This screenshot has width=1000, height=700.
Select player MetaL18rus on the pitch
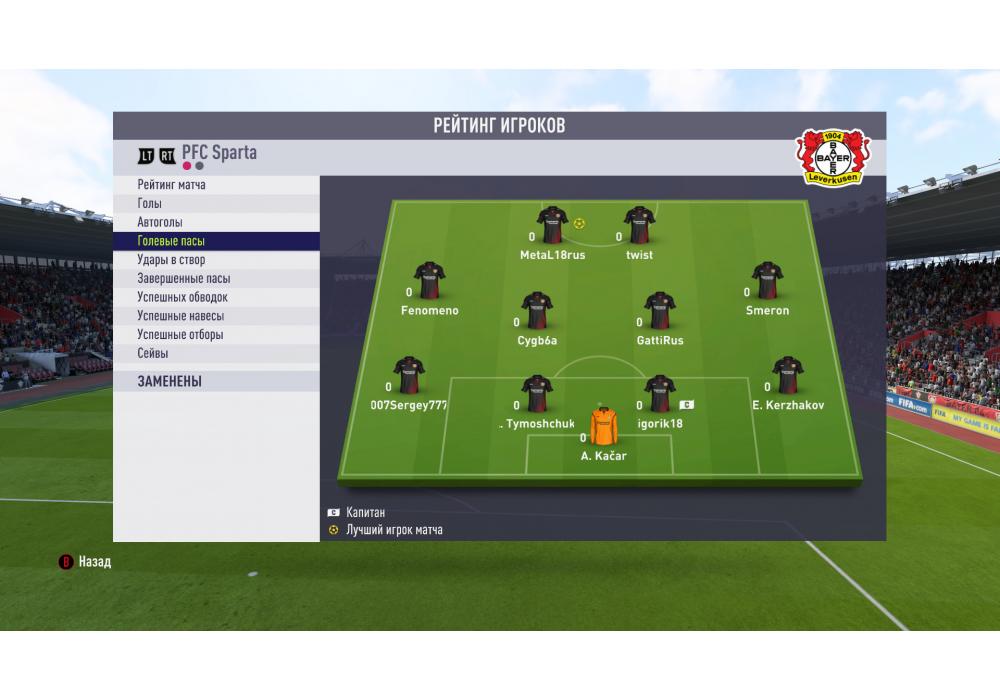pyautogui.click(x=552, y=226)
